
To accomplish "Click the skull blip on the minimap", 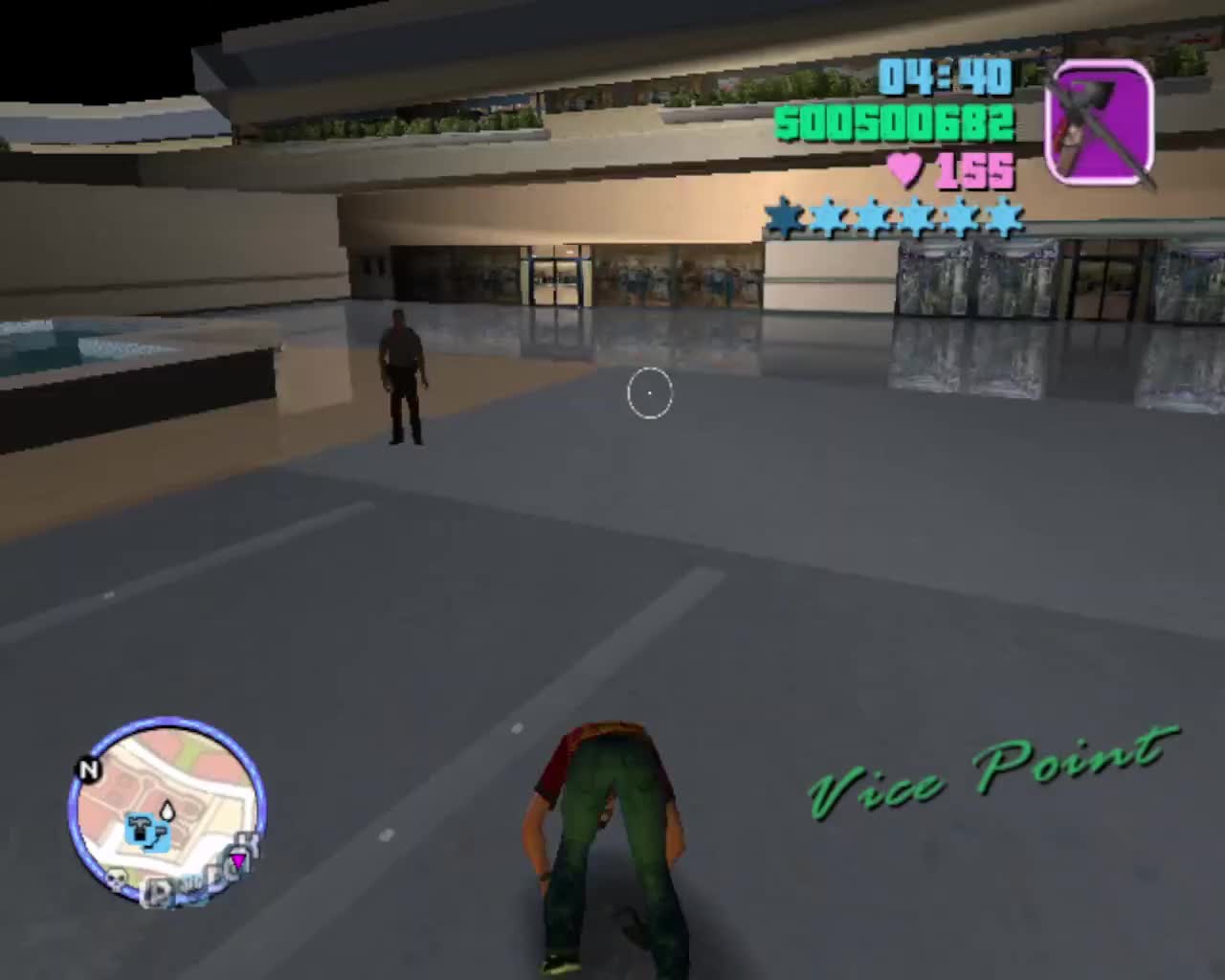I will 116,880.
